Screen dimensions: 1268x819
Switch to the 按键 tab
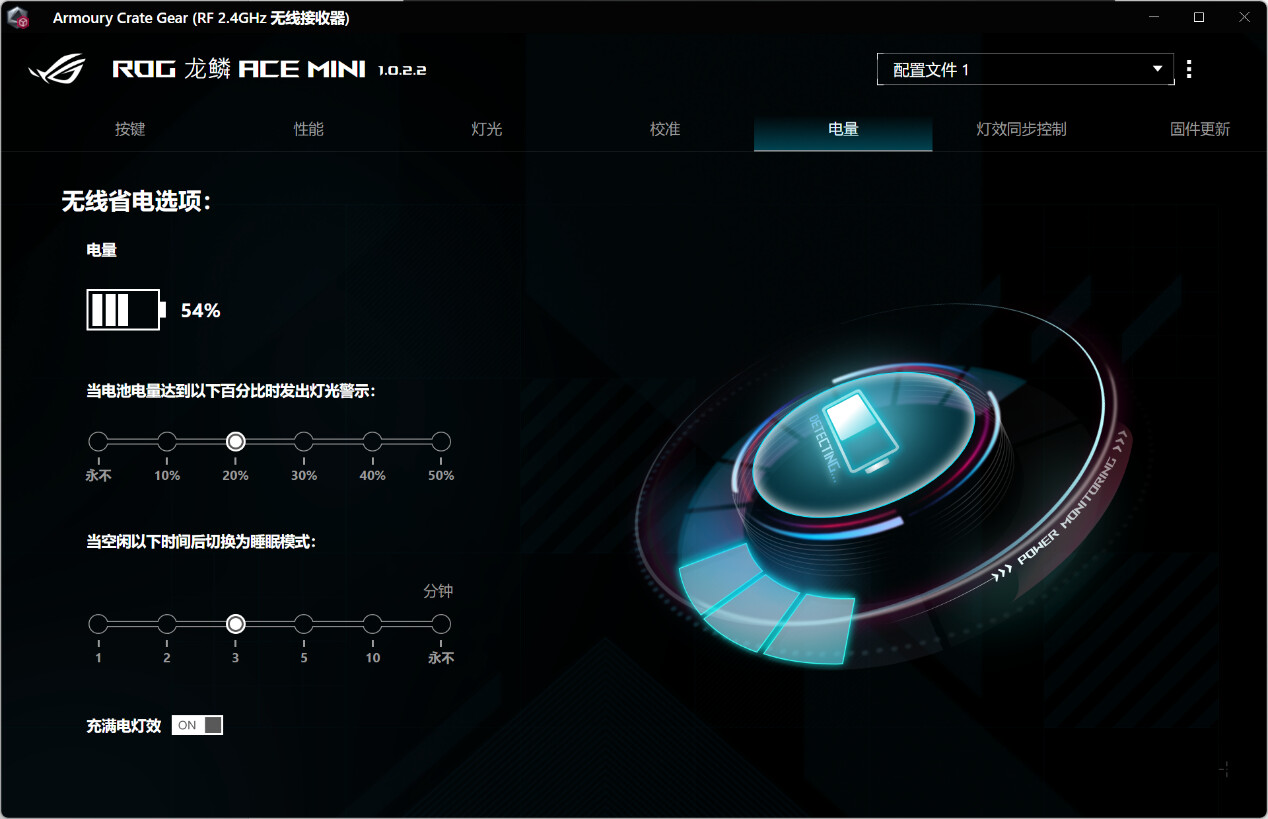point(130,129)
